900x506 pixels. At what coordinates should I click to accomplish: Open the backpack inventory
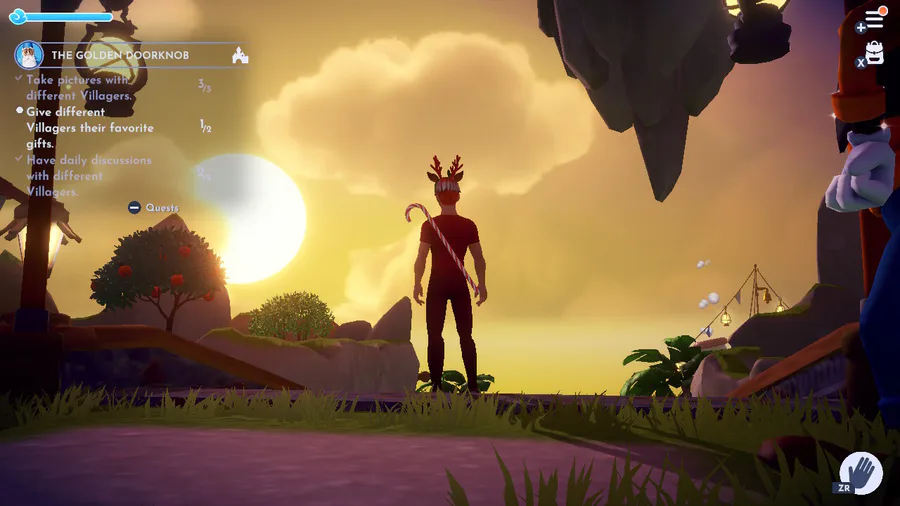click(874, 53)
